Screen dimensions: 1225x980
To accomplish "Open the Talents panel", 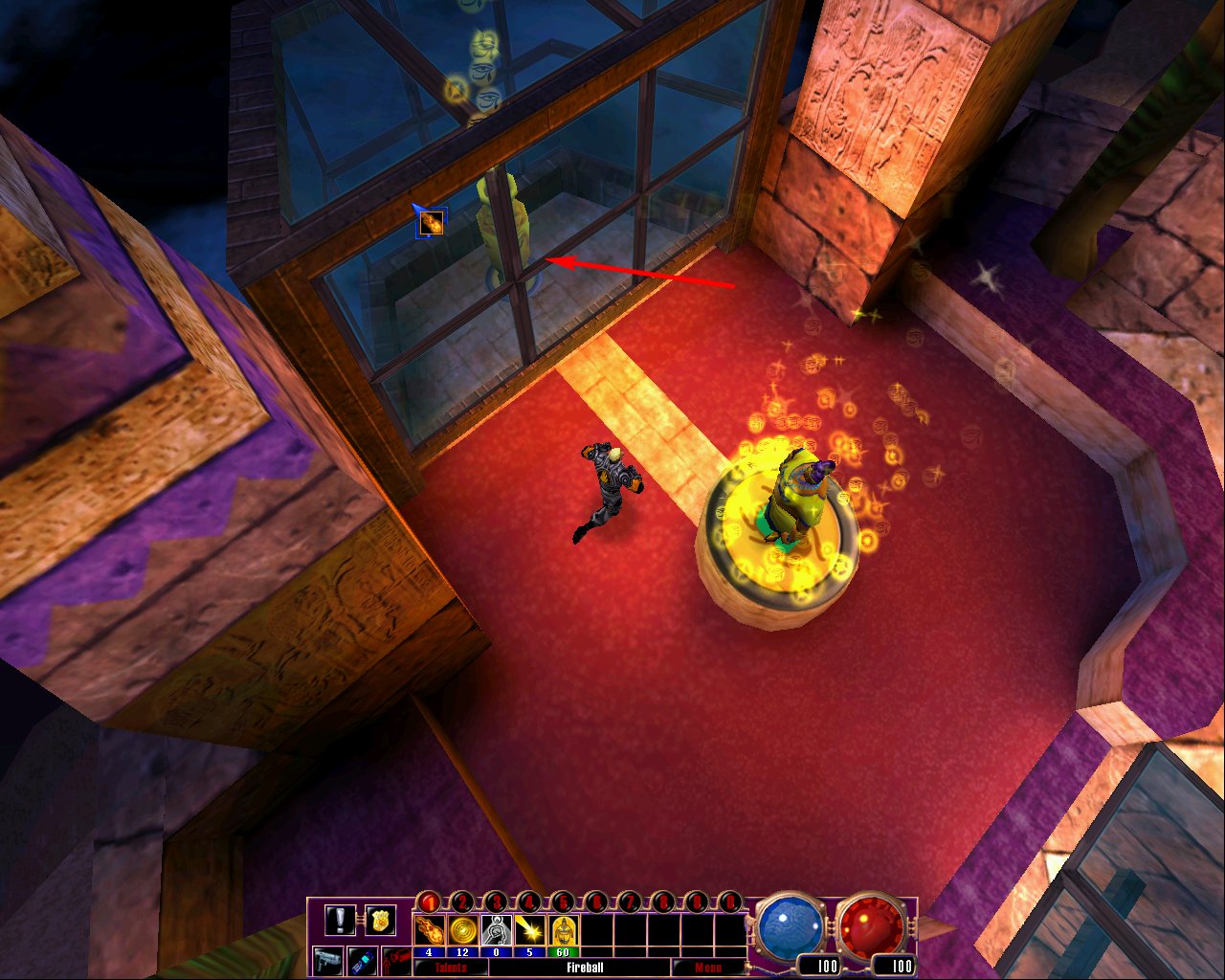I will (450, 967).
